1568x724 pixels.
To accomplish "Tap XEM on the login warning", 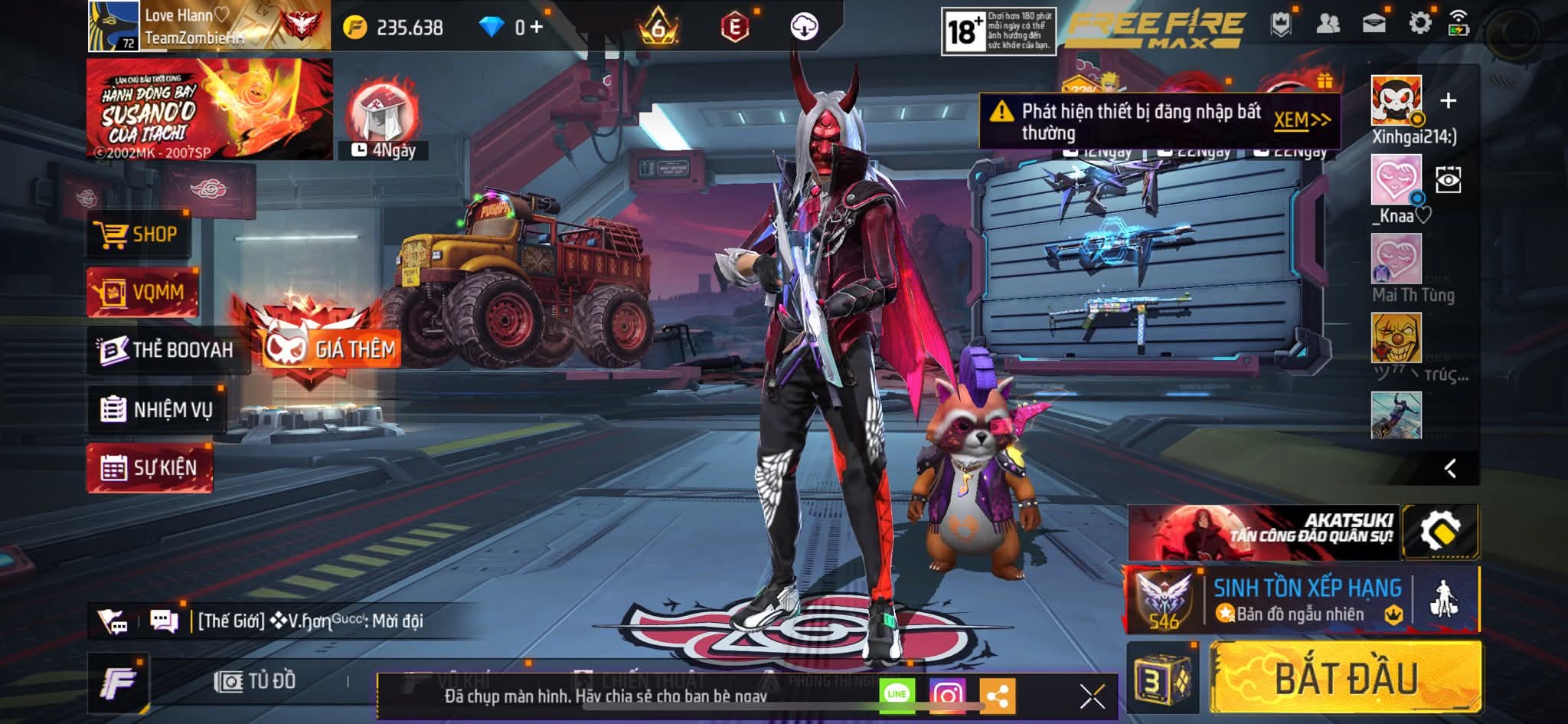I will click(x=1301, y=120).
